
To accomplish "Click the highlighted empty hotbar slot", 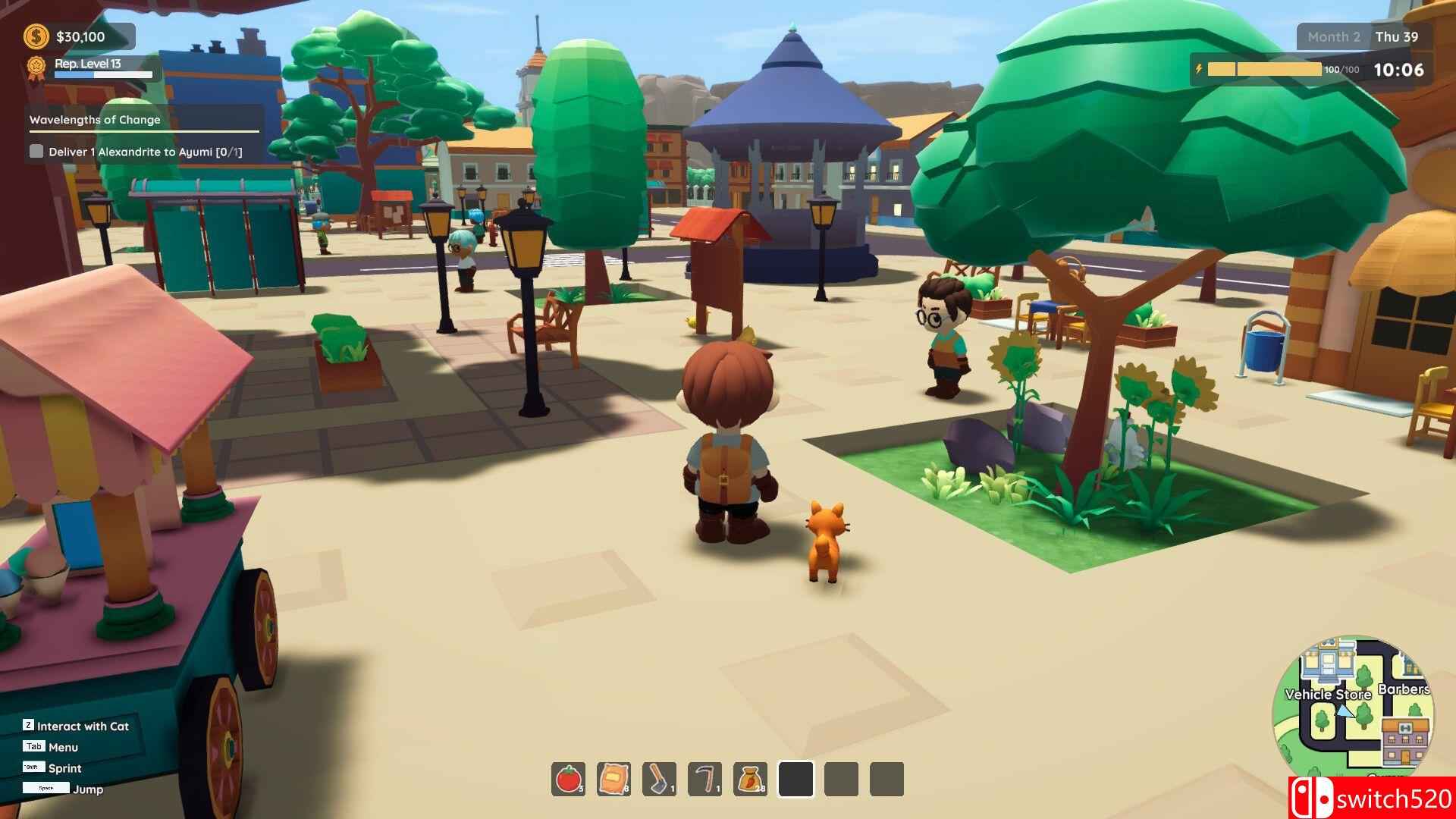I will tap(795, 780).
